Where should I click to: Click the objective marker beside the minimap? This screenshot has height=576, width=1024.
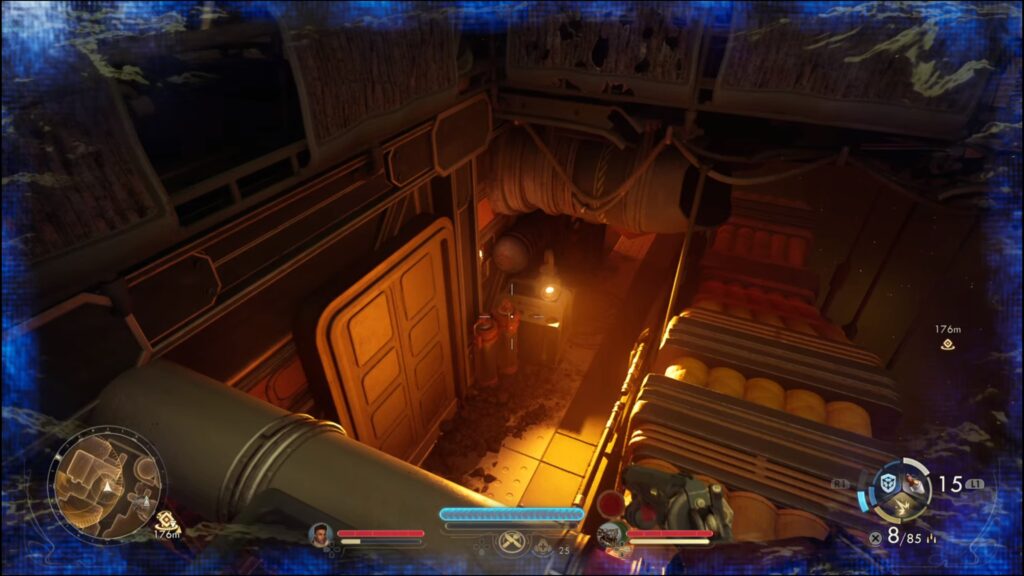[166, 519]
